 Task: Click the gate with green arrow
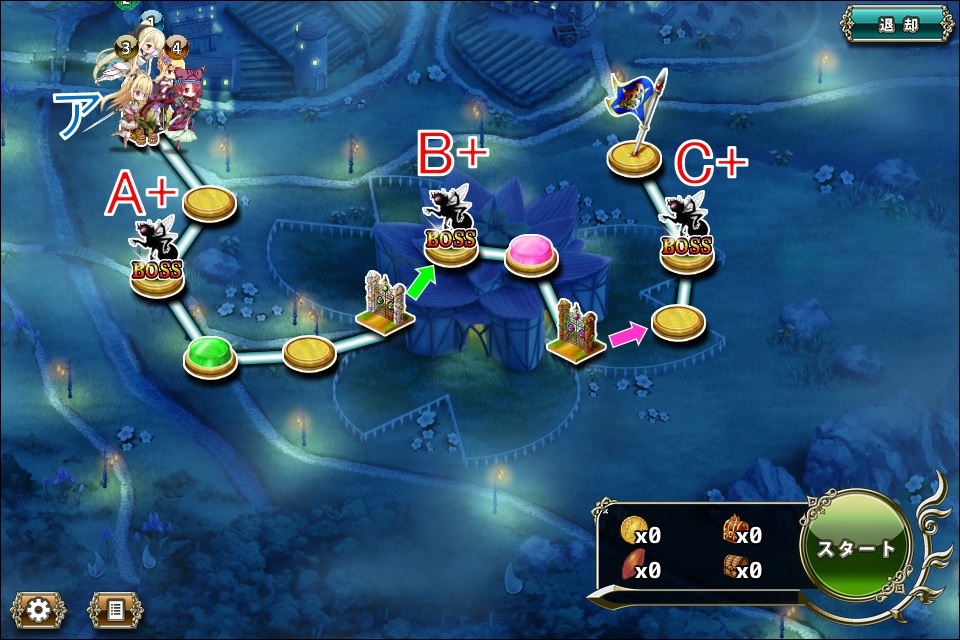coord(384,306)
